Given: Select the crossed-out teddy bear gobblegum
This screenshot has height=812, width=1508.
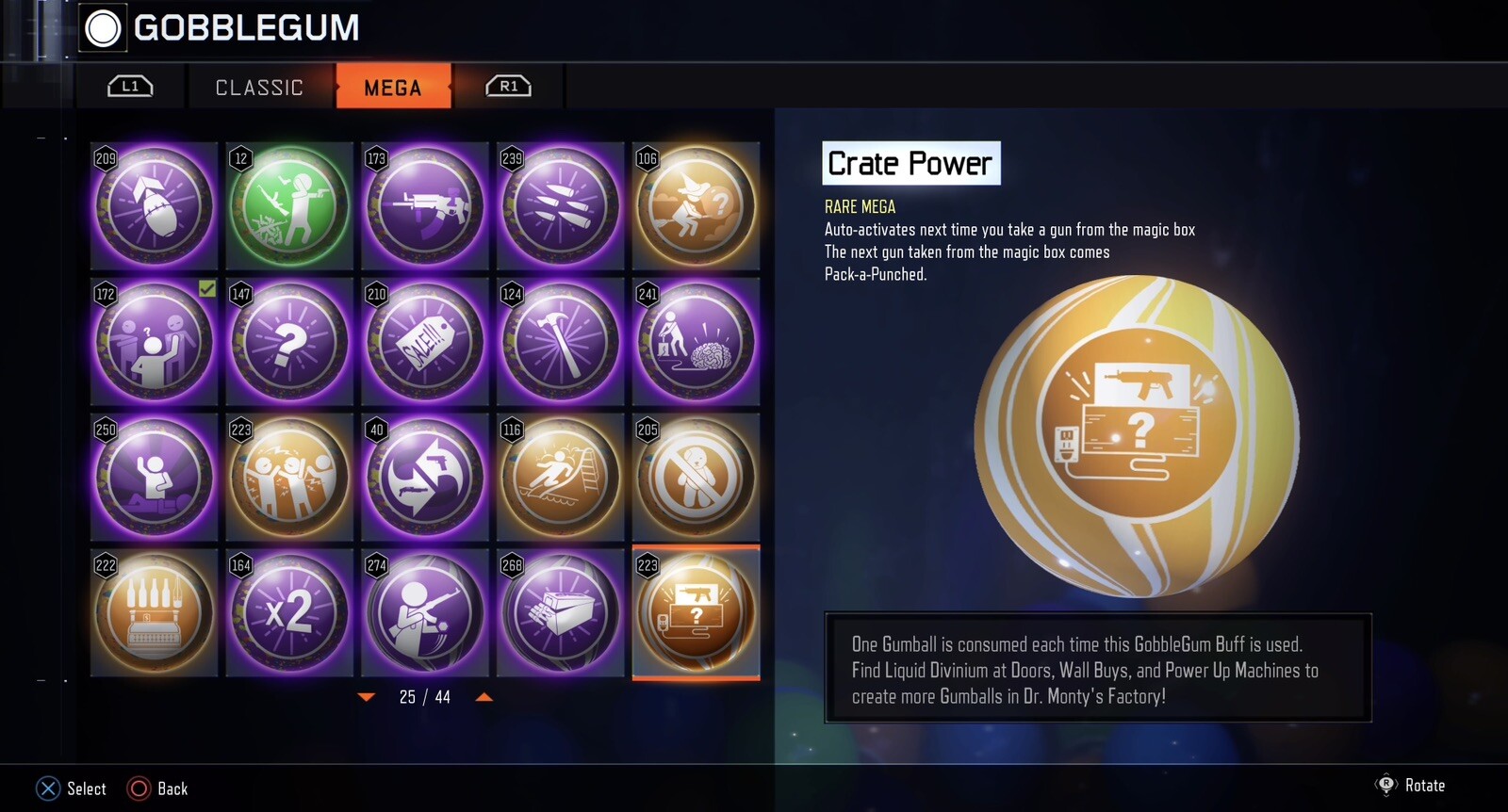Looking at the screenshot, I should click(696, 478).
